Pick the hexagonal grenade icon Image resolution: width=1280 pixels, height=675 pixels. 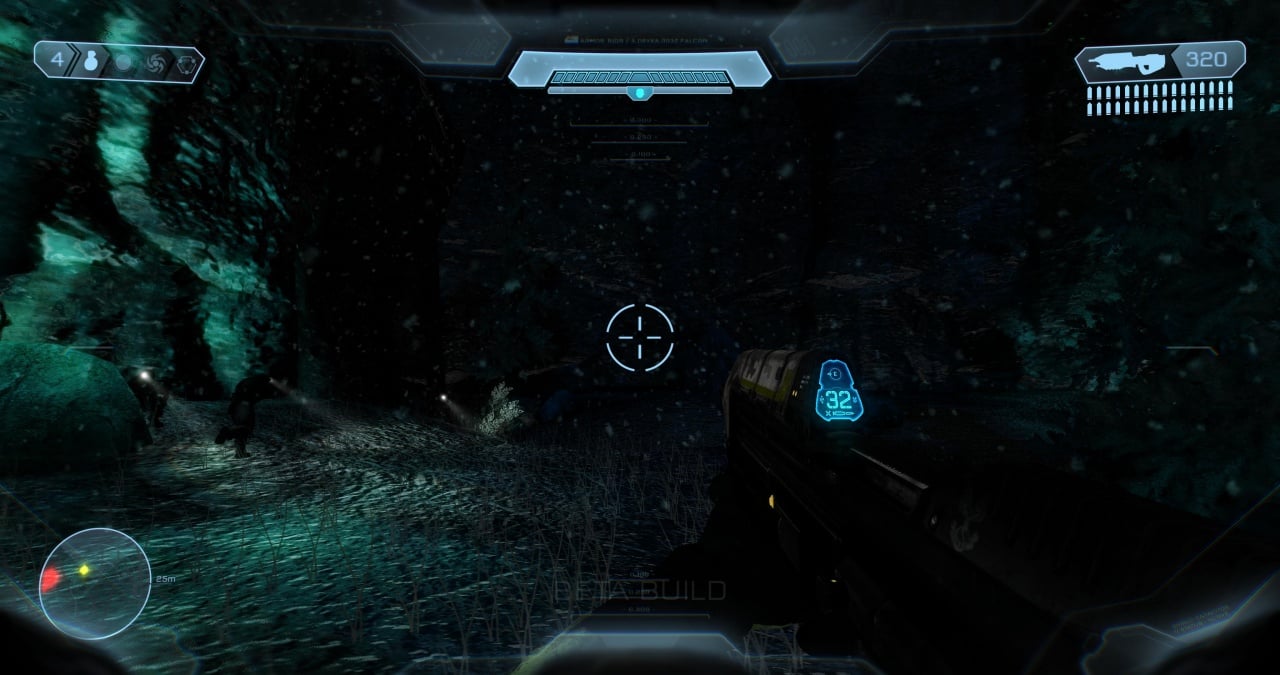click(186, 64)
